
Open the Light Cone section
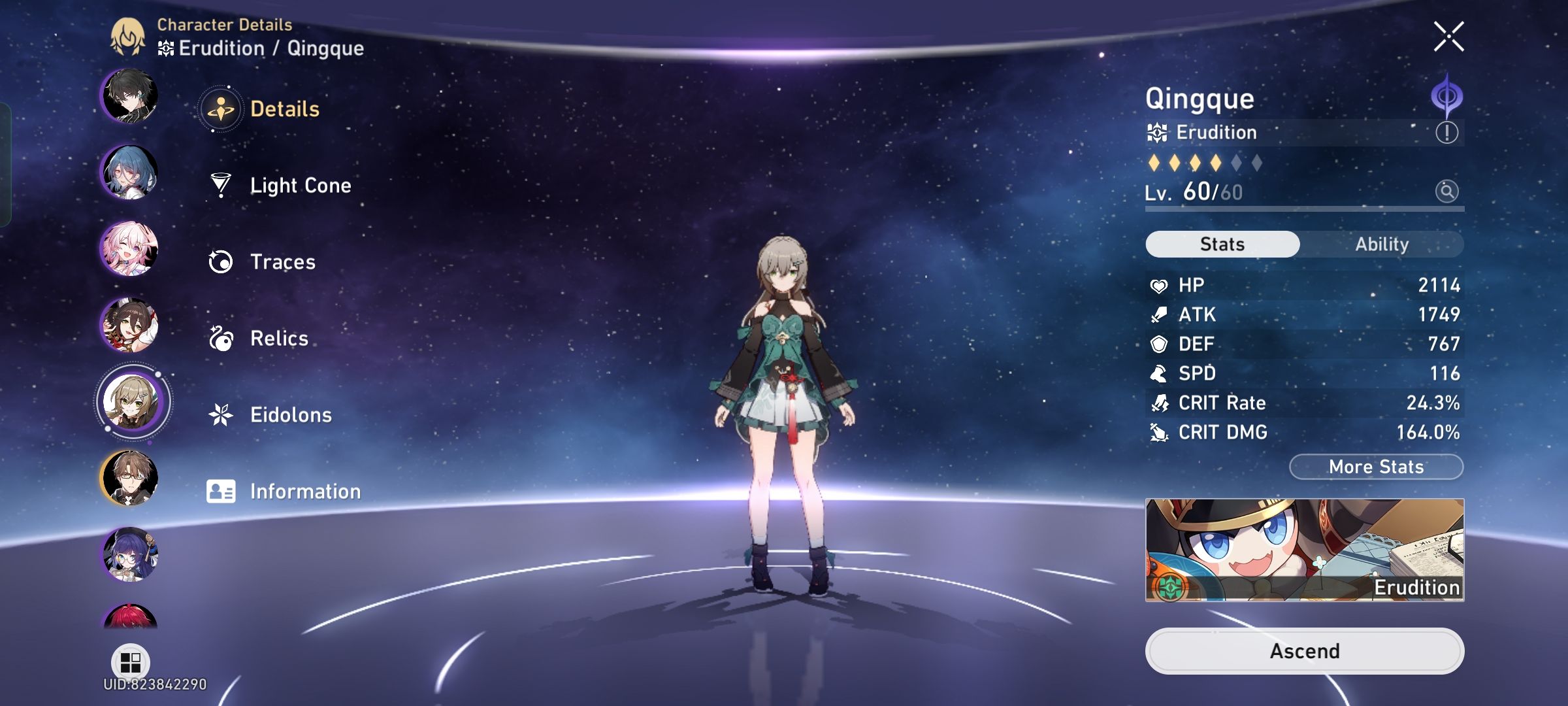click(x=299, y=185)
